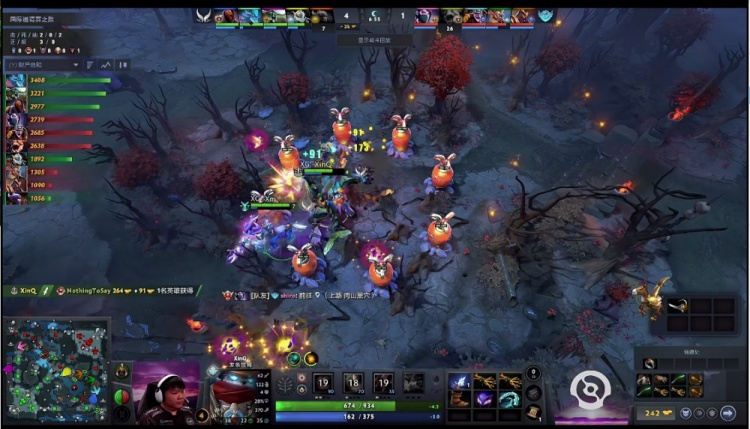Viewport: 750px width, 429px height.
Task: Activate the ability showing cooldown 18
Action: 353,381
